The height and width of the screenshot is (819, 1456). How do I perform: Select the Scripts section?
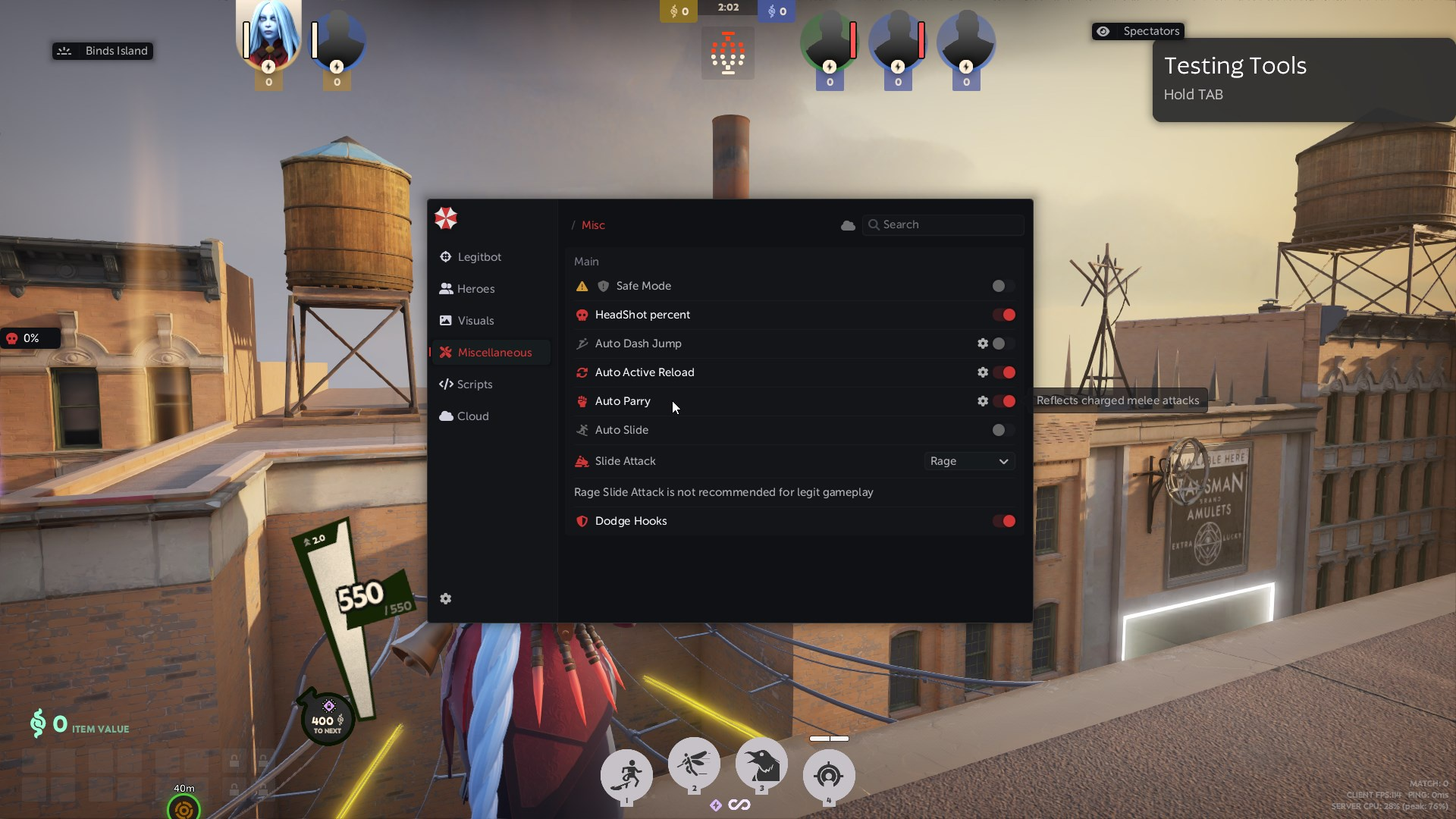474,384
